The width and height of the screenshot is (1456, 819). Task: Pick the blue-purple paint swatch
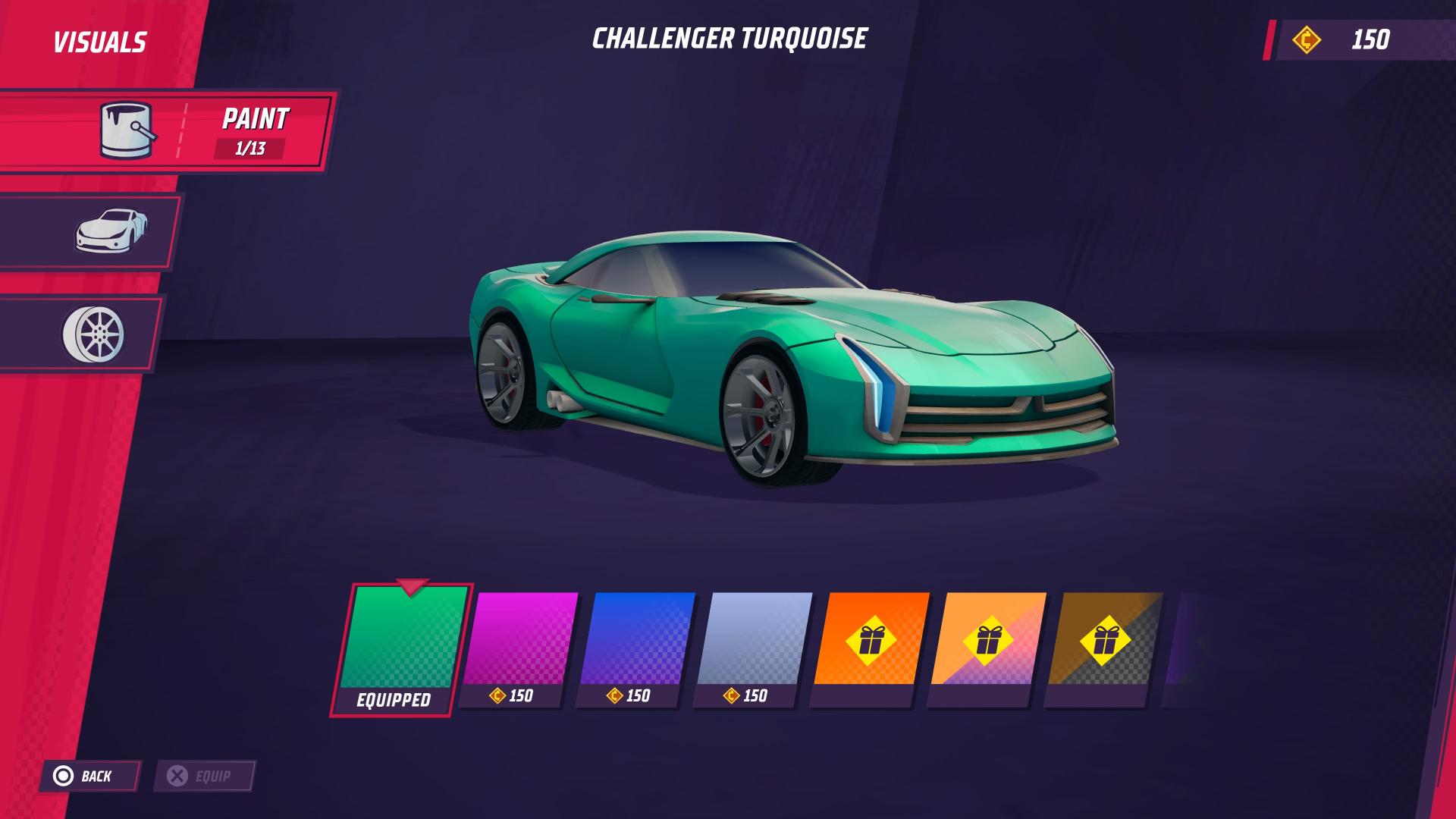[636, 641]
